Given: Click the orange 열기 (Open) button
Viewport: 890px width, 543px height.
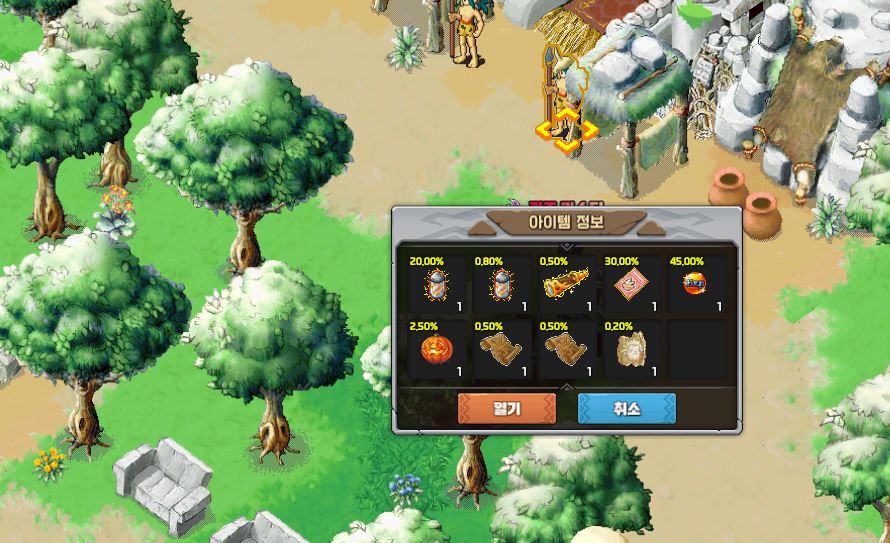Looking at the screenshot, I should coord(506,409).
